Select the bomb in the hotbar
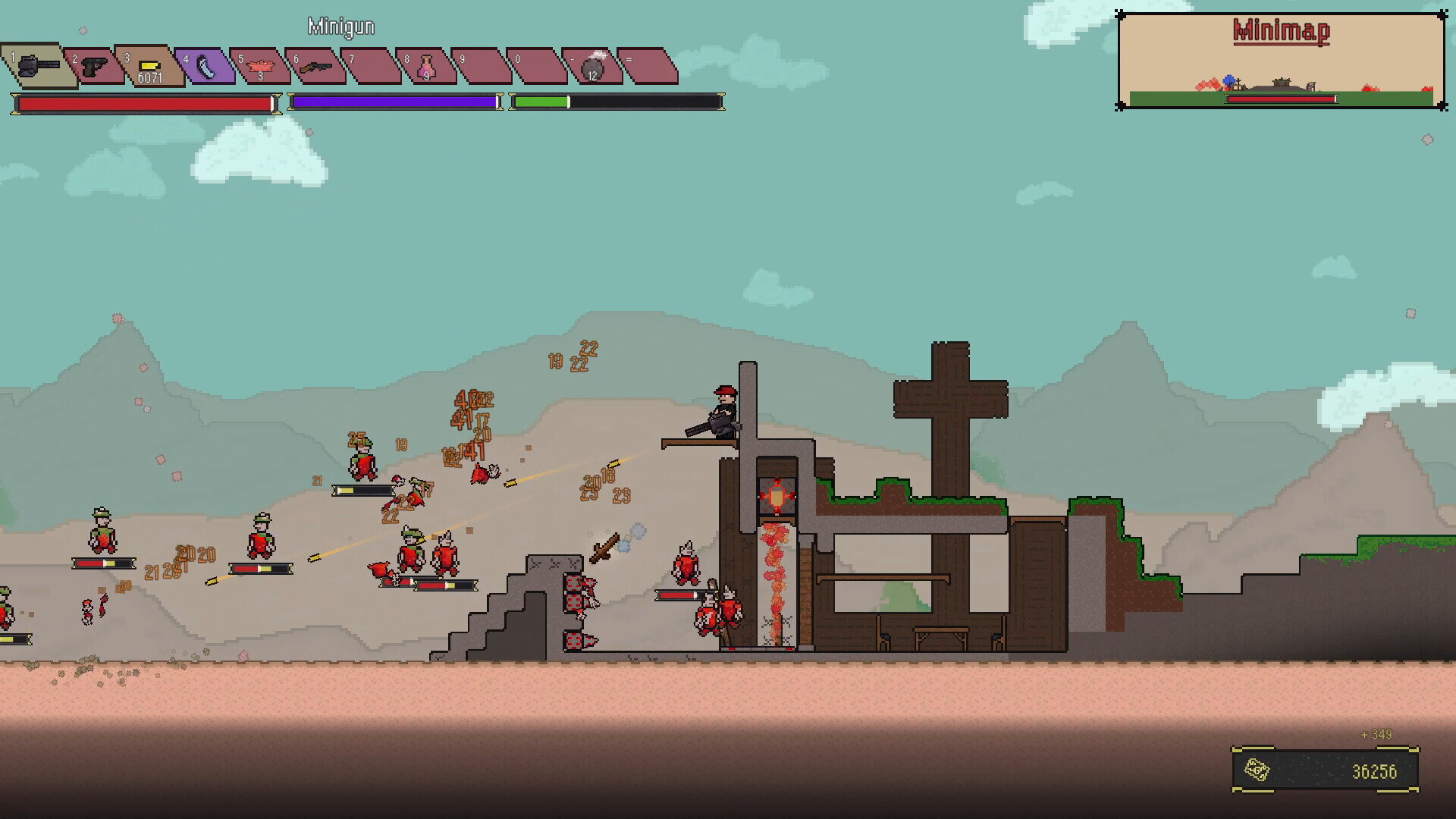Viewport: 1456px width, 819px height. 592,67
